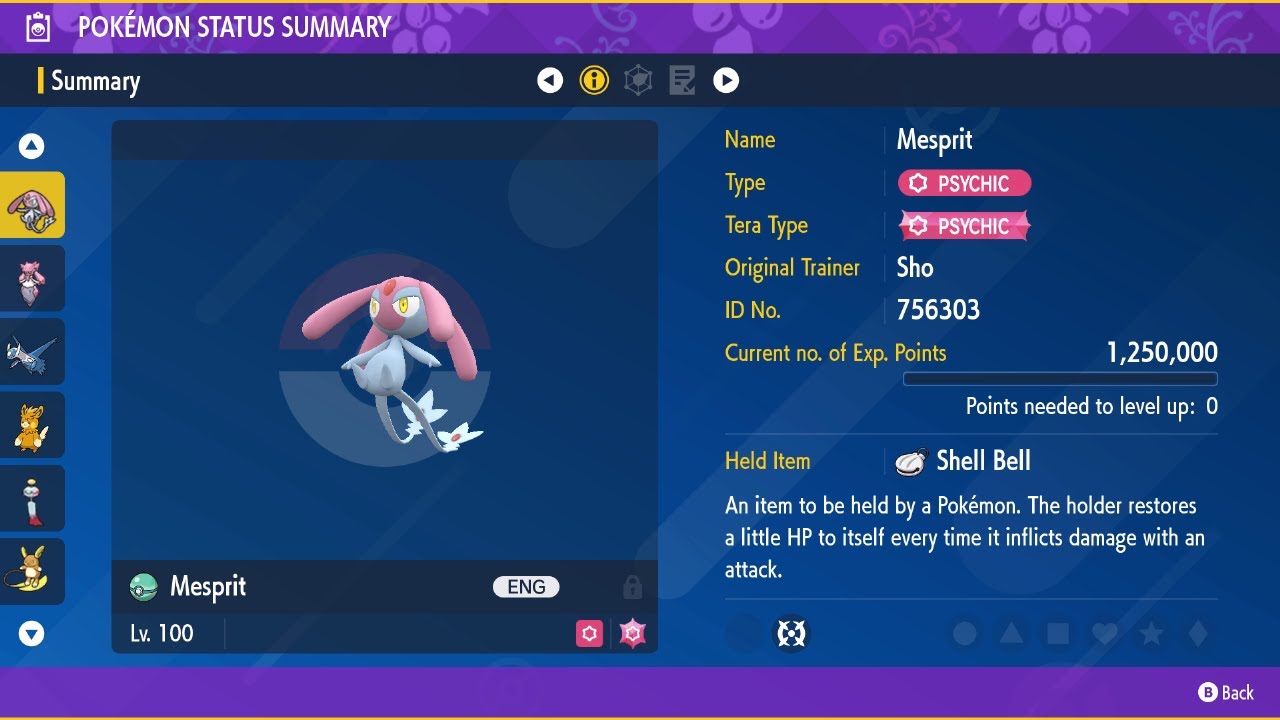This screenshot has width=1280, height=720.
Task: Click the Tera mark badge under Held Item description
Action: pyautogui.click(x=791, y=633)
